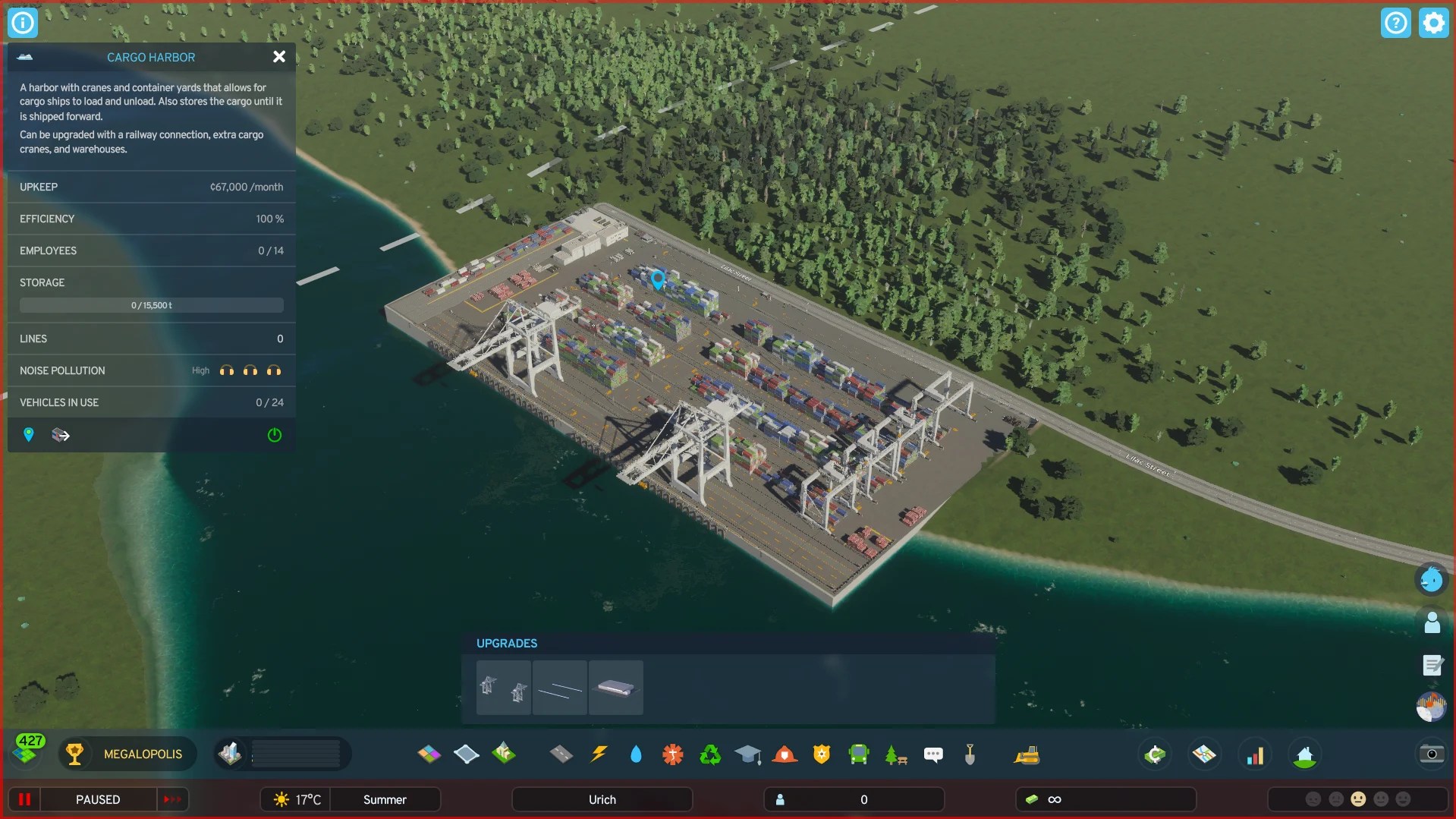Open the MEGALOPOLIS milestone trophy
This screenshot has width=1456, height=819.
(x=74, y=754)
